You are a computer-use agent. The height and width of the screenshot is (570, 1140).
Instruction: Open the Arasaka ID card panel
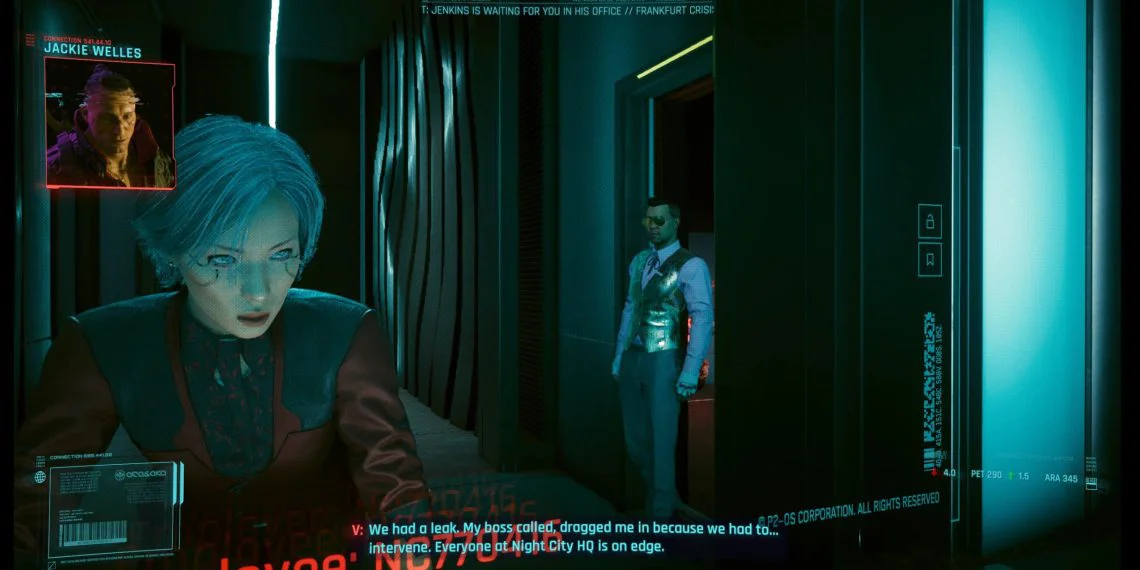pos(113,509)
